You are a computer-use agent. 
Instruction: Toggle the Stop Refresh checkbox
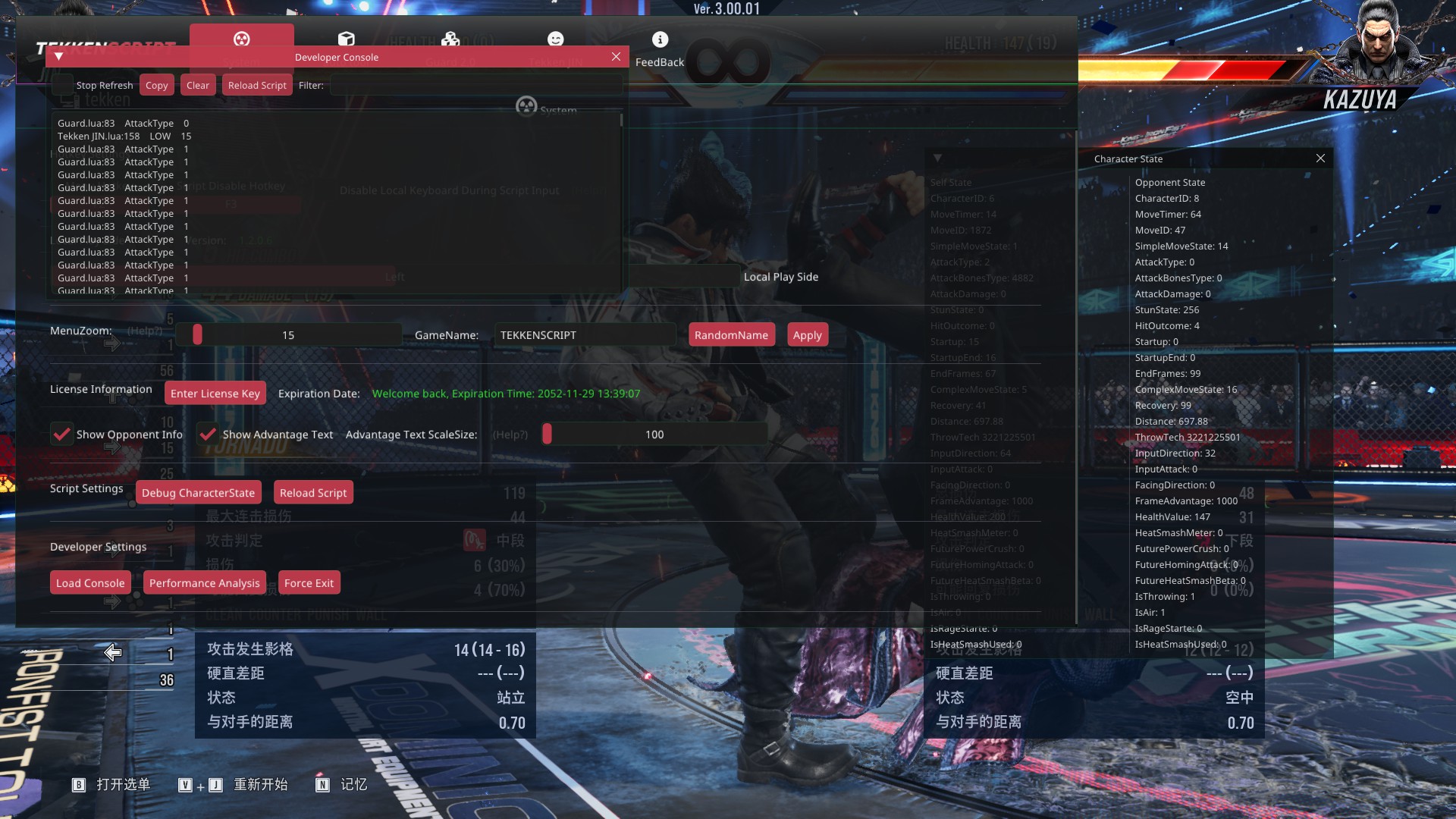63,85
